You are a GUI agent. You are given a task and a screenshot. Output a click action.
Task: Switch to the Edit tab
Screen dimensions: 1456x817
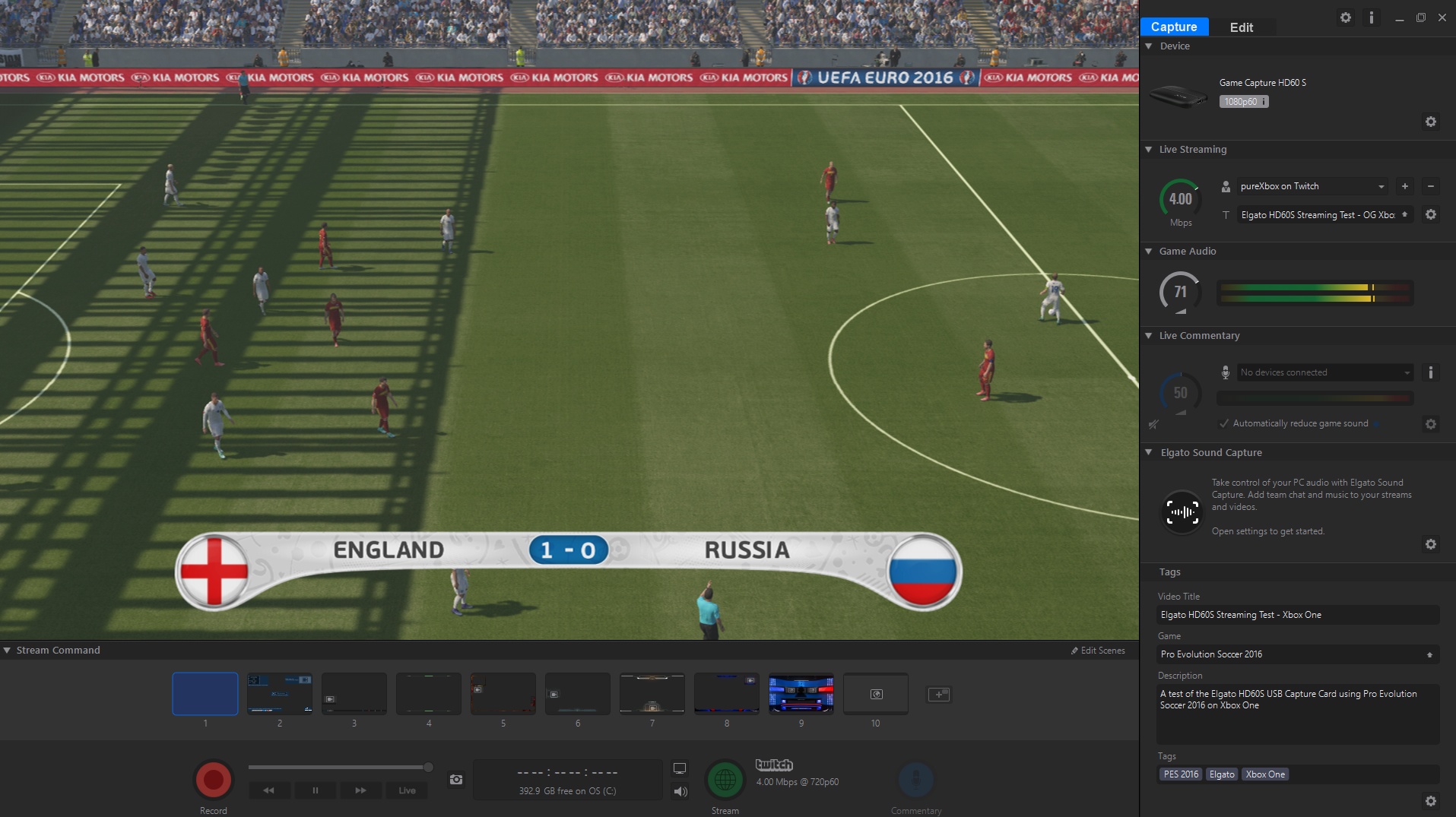pos(1241,27)
